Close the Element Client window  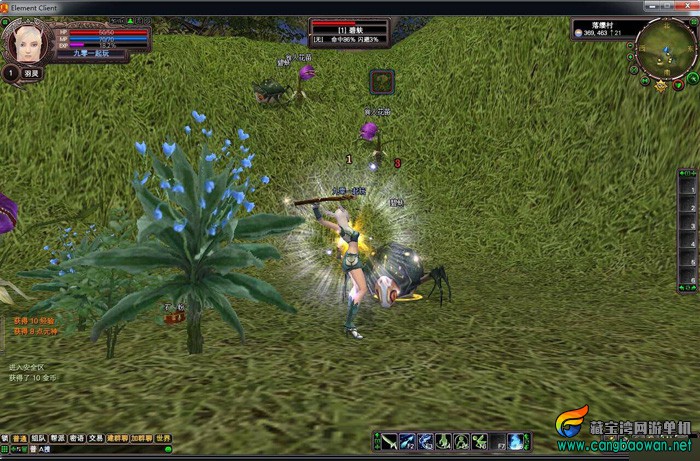pos(686,7)
